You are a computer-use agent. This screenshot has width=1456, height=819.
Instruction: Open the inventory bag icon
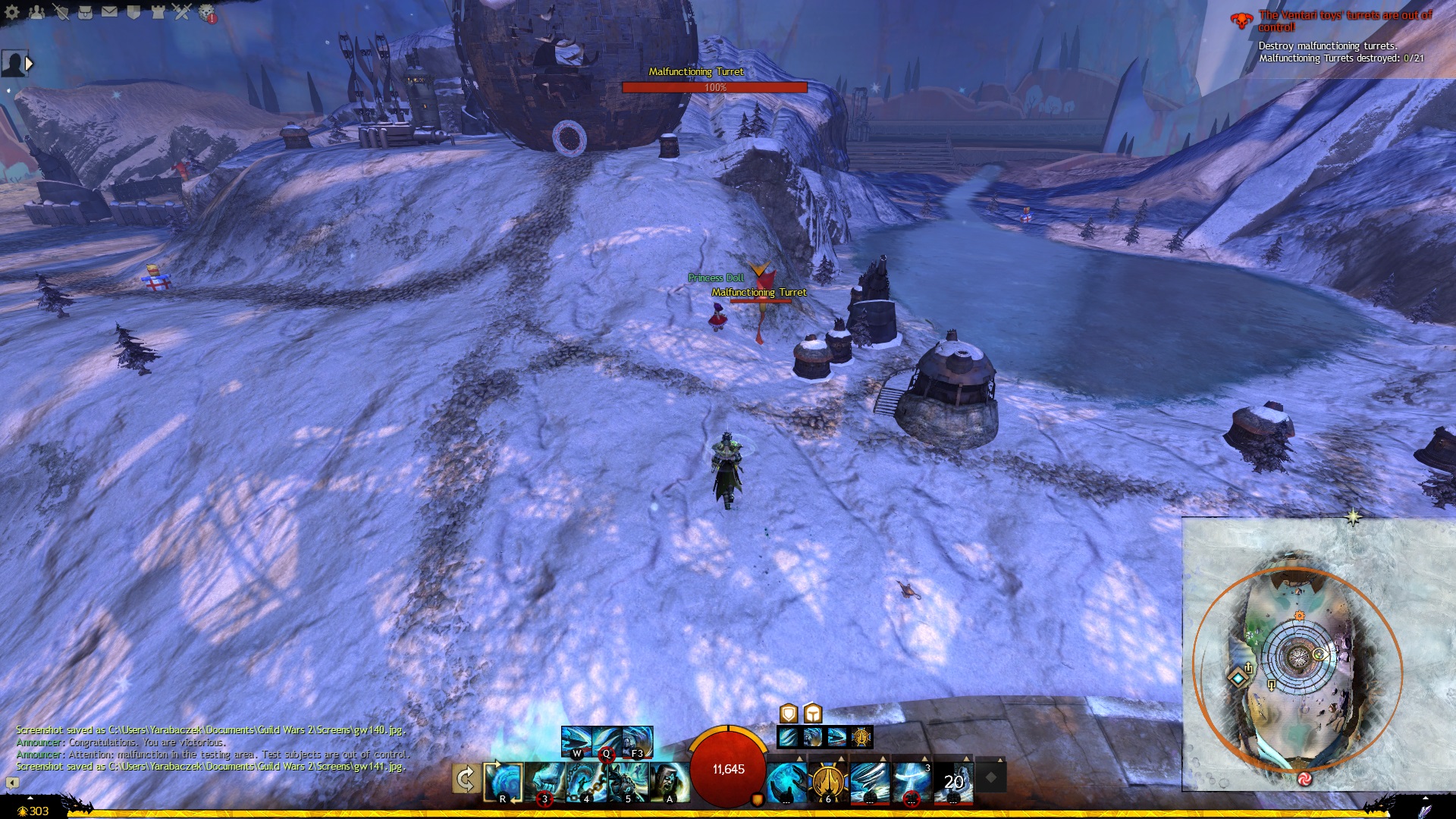[85, 12]
